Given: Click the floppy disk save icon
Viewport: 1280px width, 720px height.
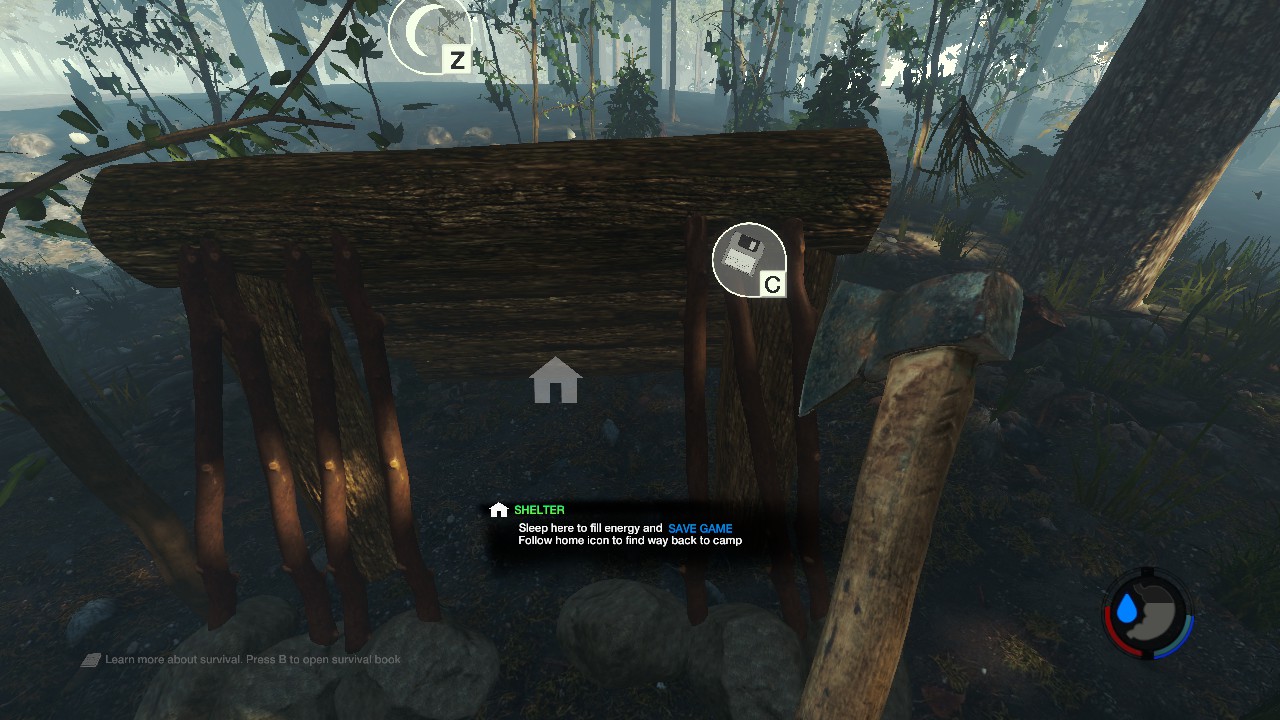Looking at the screenshot, I should pos(747,259).
